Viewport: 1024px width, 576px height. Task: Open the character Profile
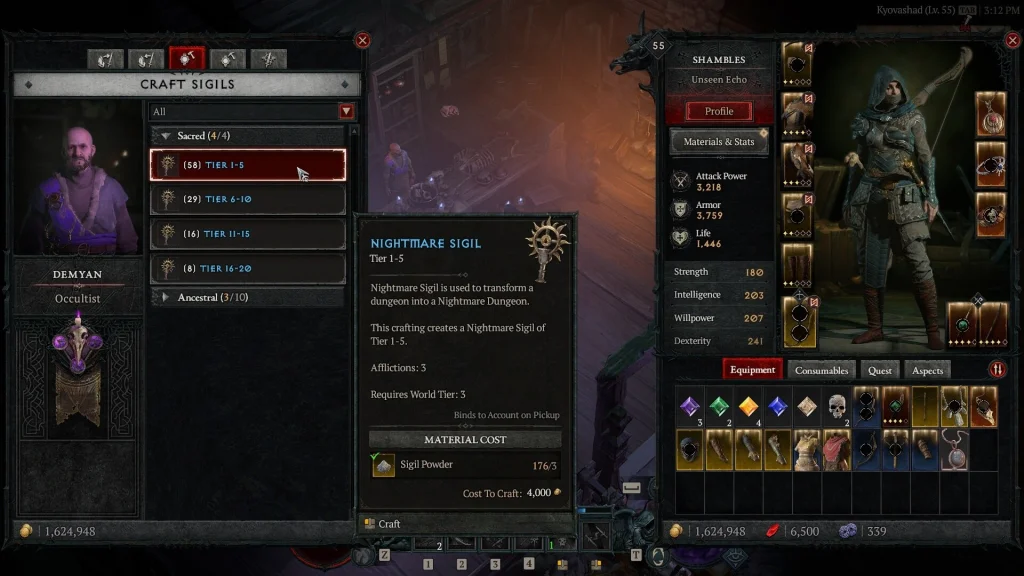coord(719,111)
